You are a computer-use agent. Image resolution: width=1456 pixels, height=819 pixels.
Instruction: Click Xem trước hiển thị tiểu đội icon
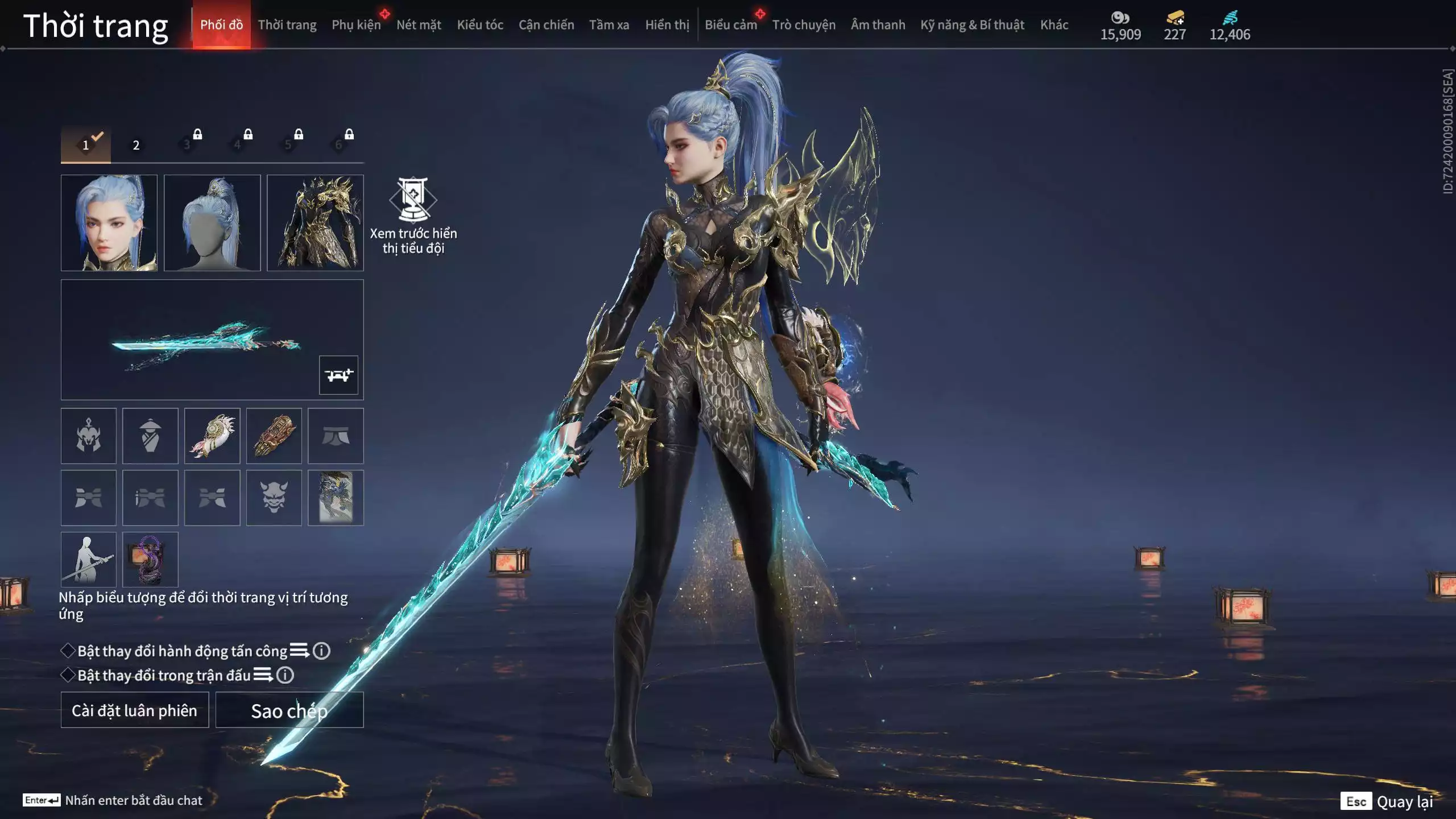pyautogui.click(x=413, y=200)
